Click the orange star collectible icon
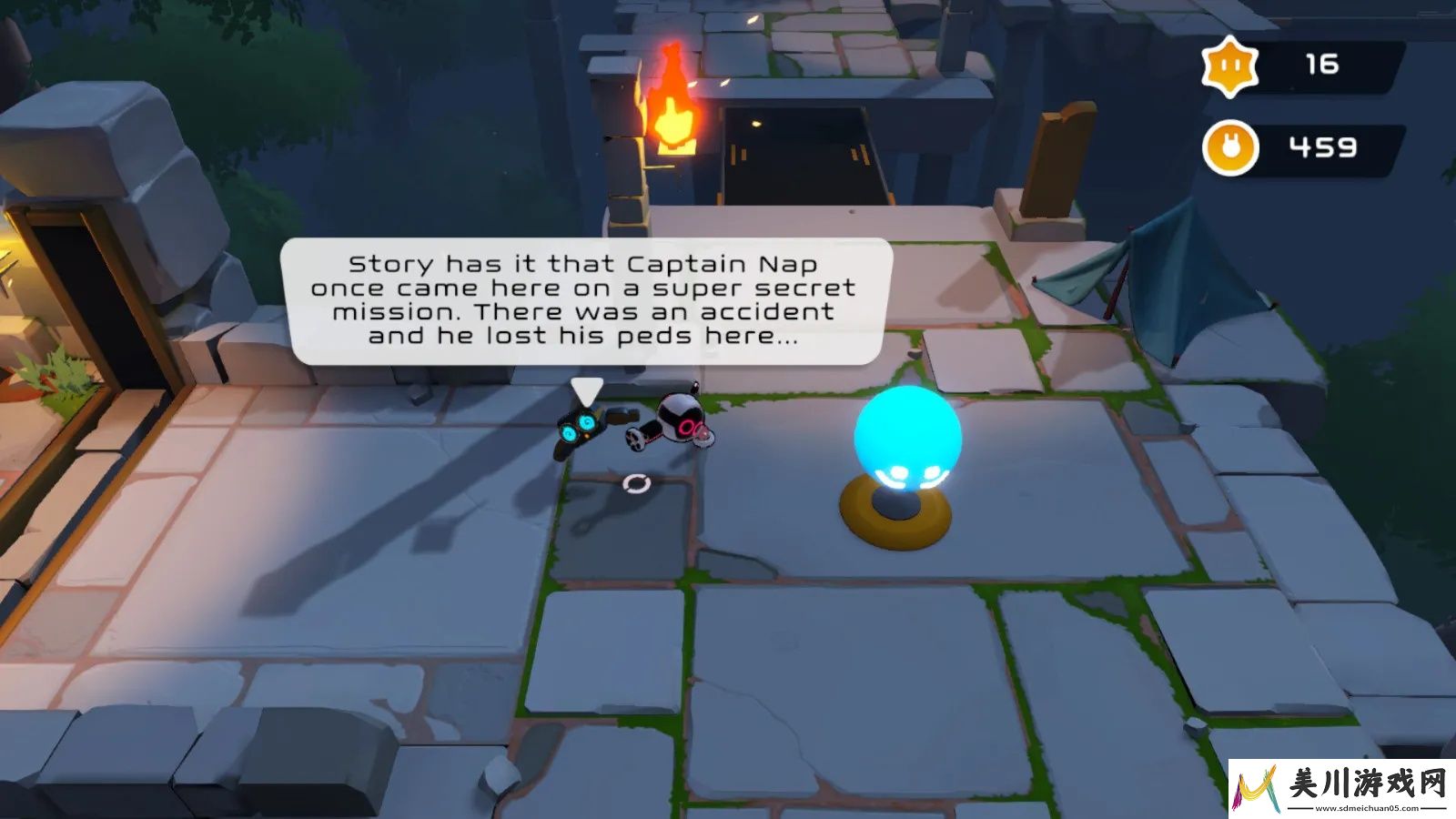Screen dimensions: 1456x819 coord(1230,66)
